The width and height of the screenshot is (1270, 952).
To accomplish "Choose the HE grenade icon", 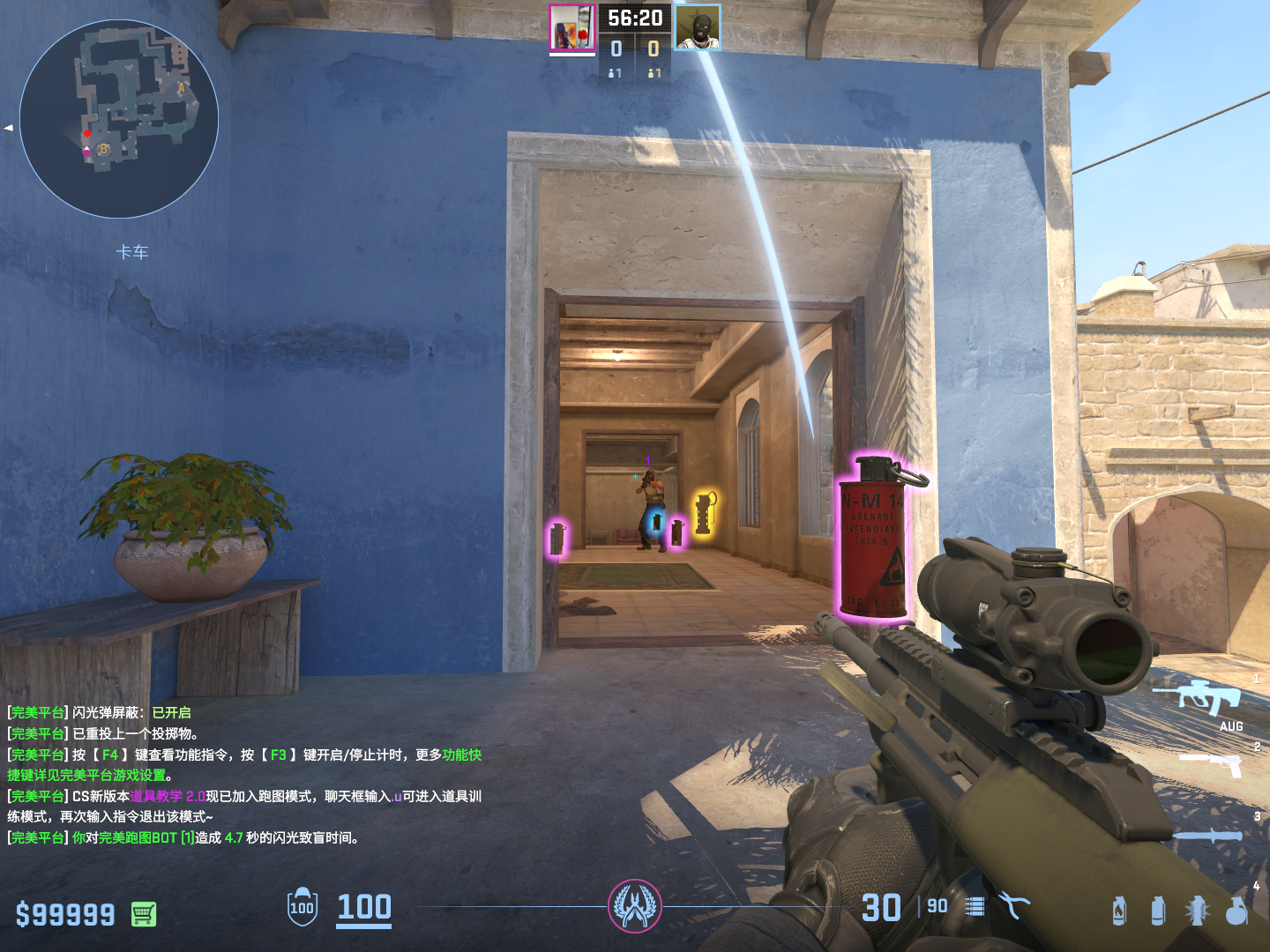I will coord(1237,911).
